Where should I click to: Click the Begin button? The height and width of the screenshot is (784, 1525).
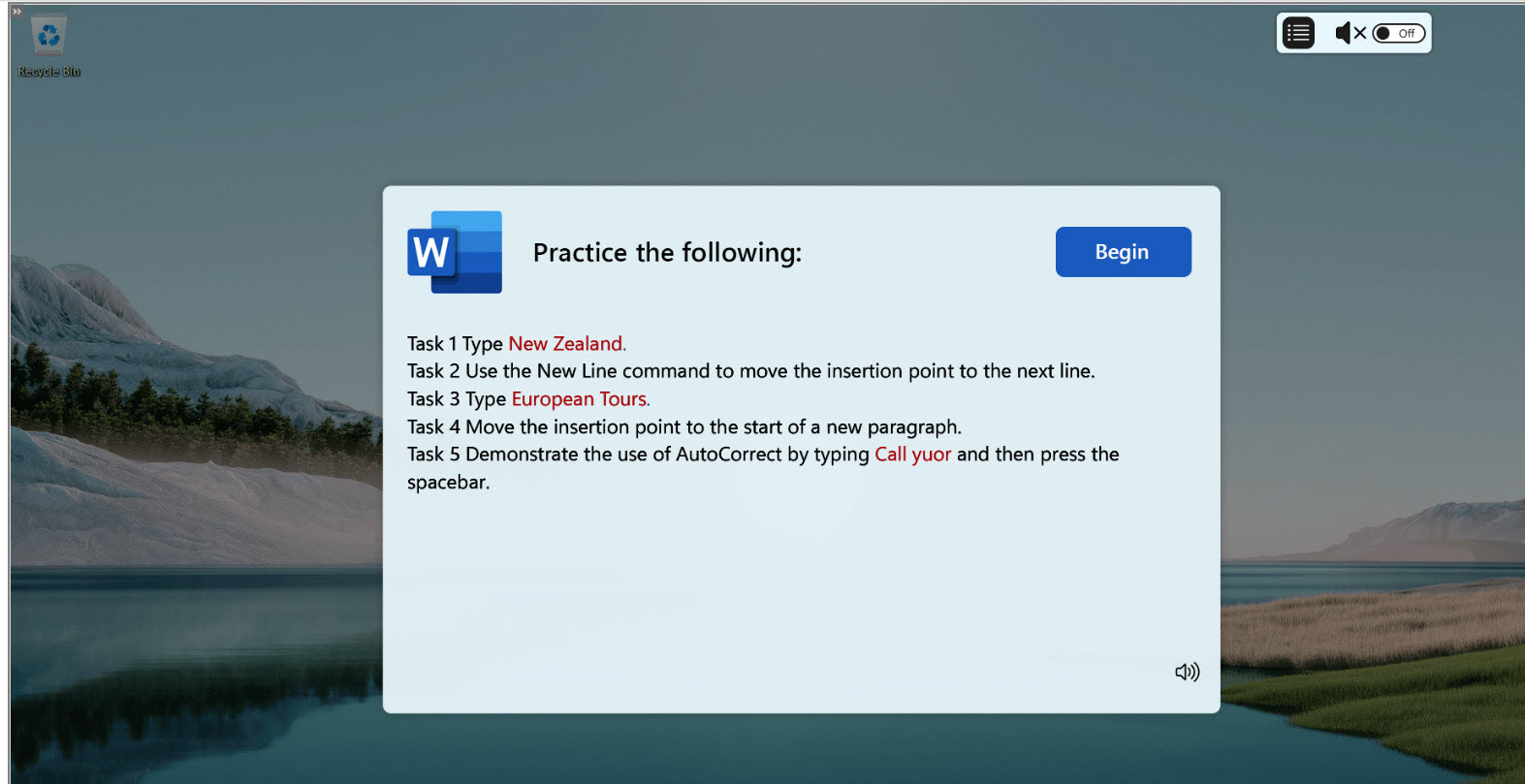click(1123, 251)
